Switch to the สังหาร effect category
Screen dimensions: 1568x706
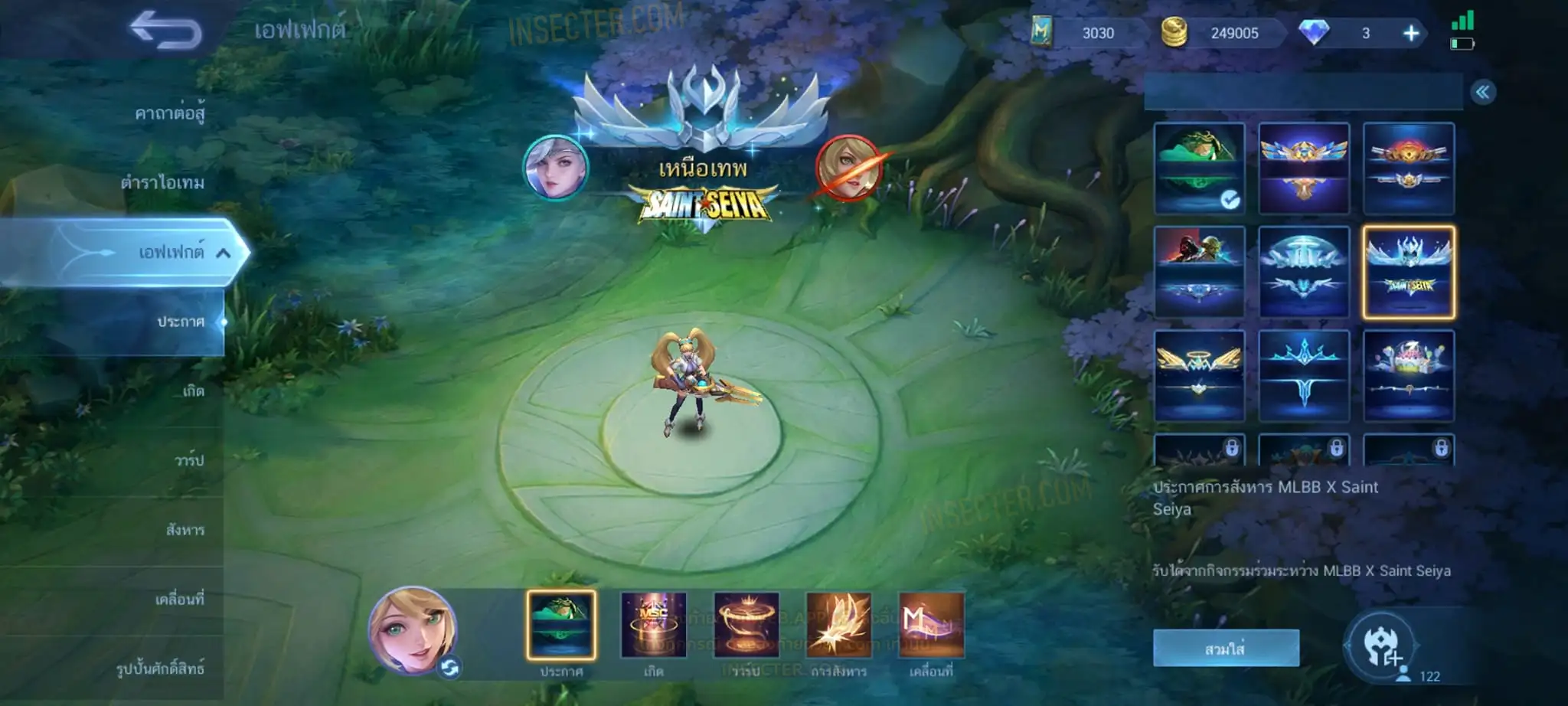coord(185,530)
